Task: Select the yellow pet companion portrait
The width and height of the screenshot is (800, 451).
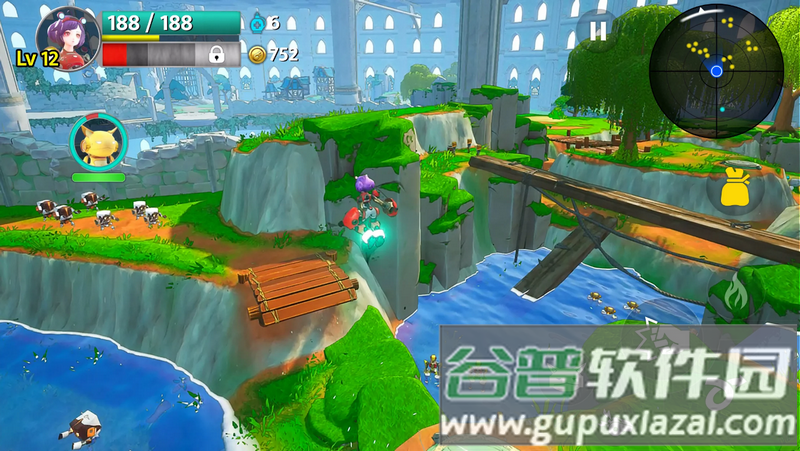Action: (x=98, y=143)
